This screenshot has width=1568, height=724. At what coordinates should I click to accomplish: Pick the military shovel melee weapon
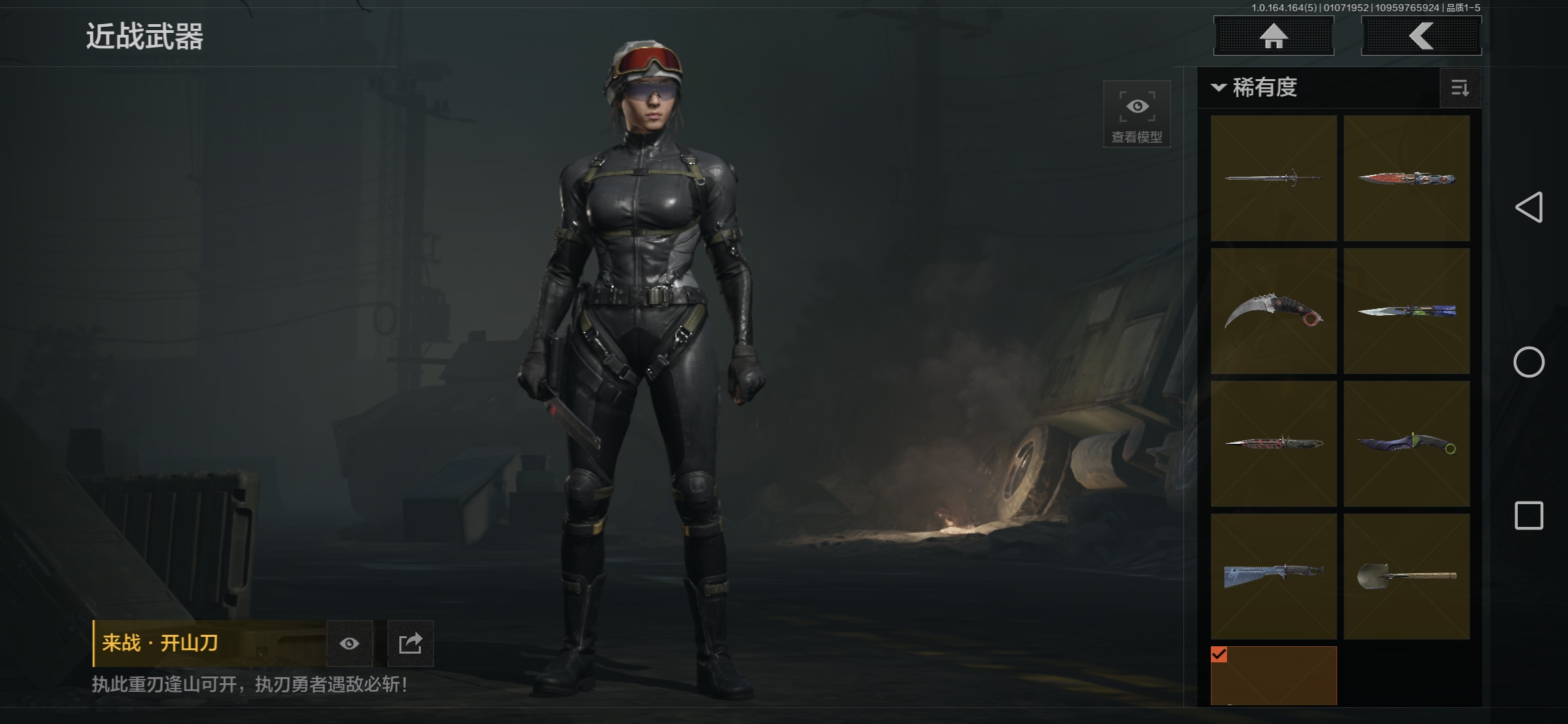(1407, 577)
